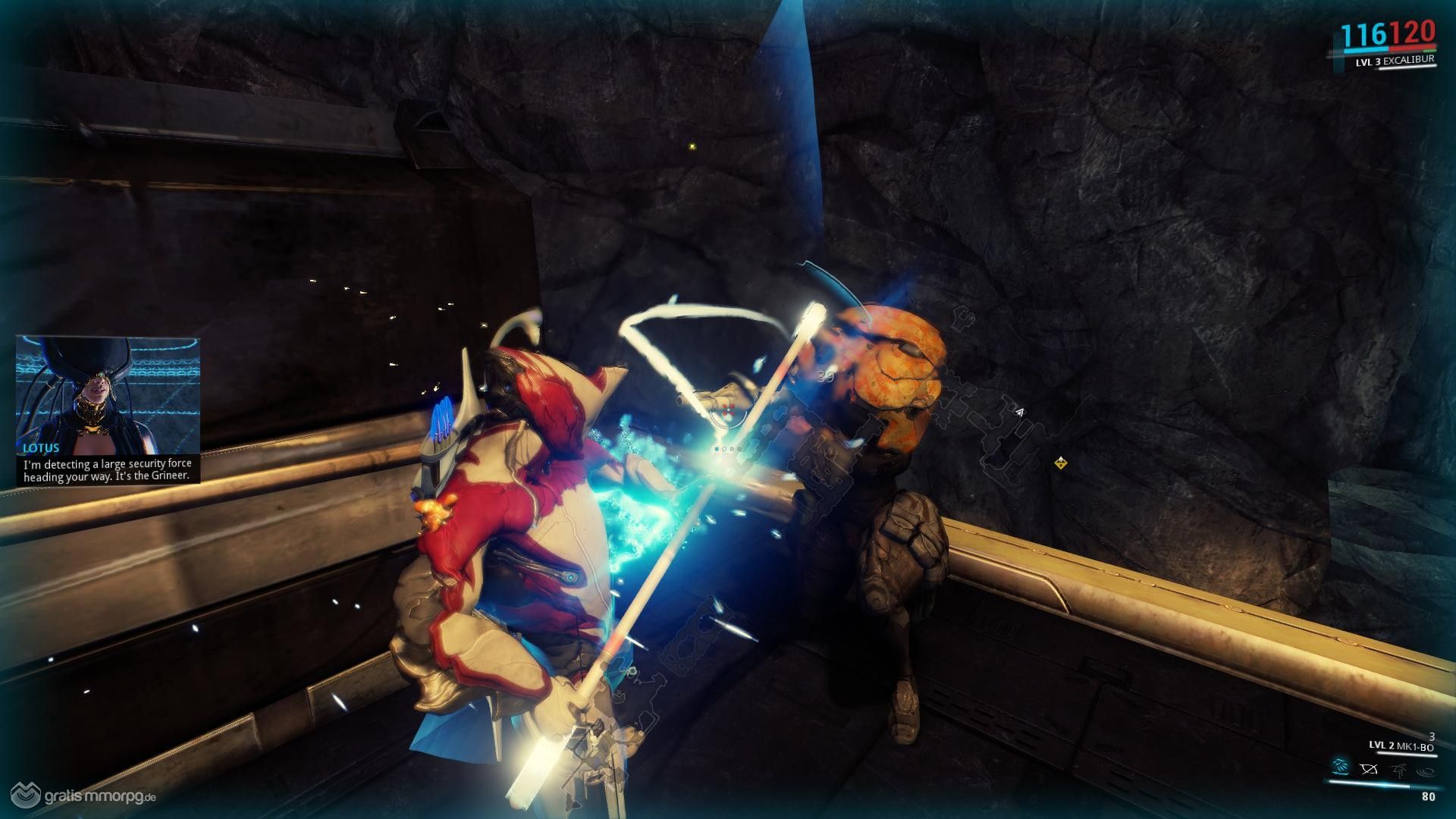The width and height of the screenshot is (1456, 819).
Task: Select the white player arrow on the map overlay
Action: [1020, 413]
